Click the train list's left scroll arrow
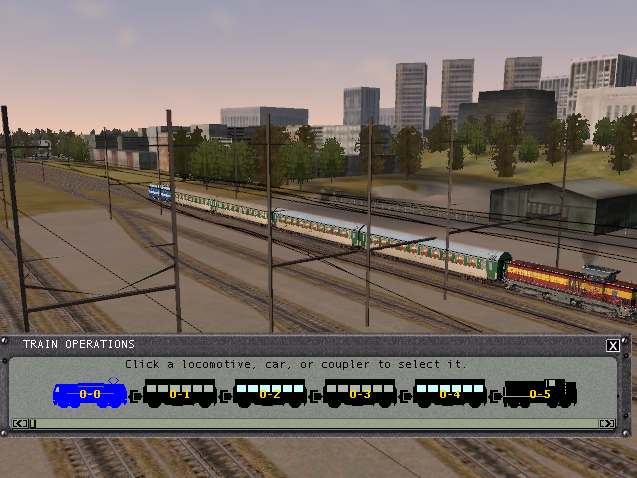Viewport: 637px width, 478px height. 19,424
